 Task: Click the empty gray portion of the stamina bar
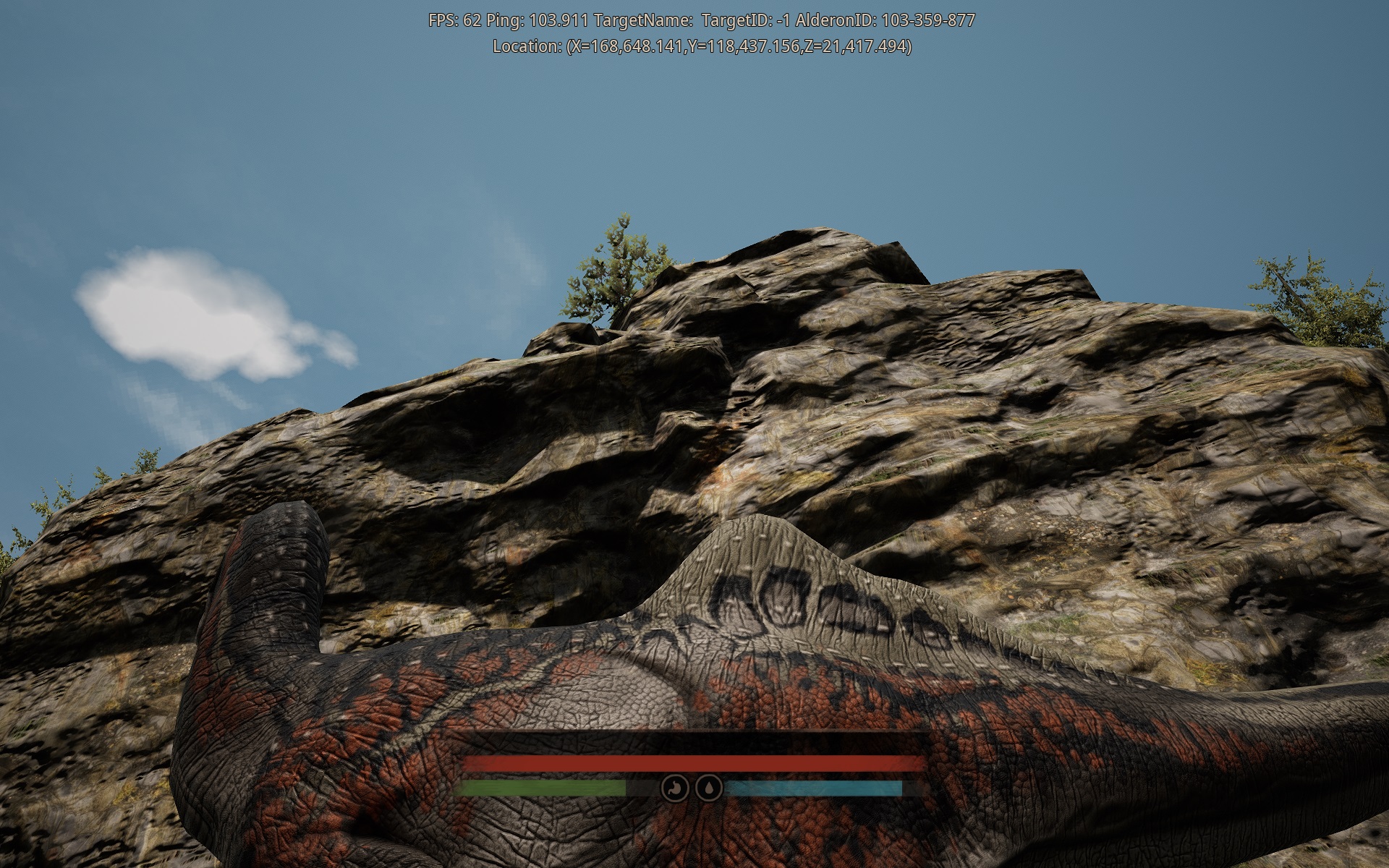[x=642, y=788]
